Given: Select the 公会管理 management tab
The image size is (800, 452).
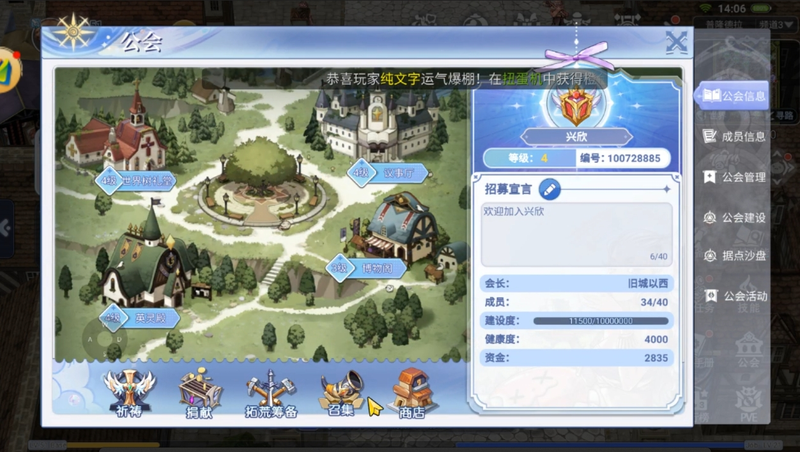Looking at the screenshot, I should coord(734,177).
